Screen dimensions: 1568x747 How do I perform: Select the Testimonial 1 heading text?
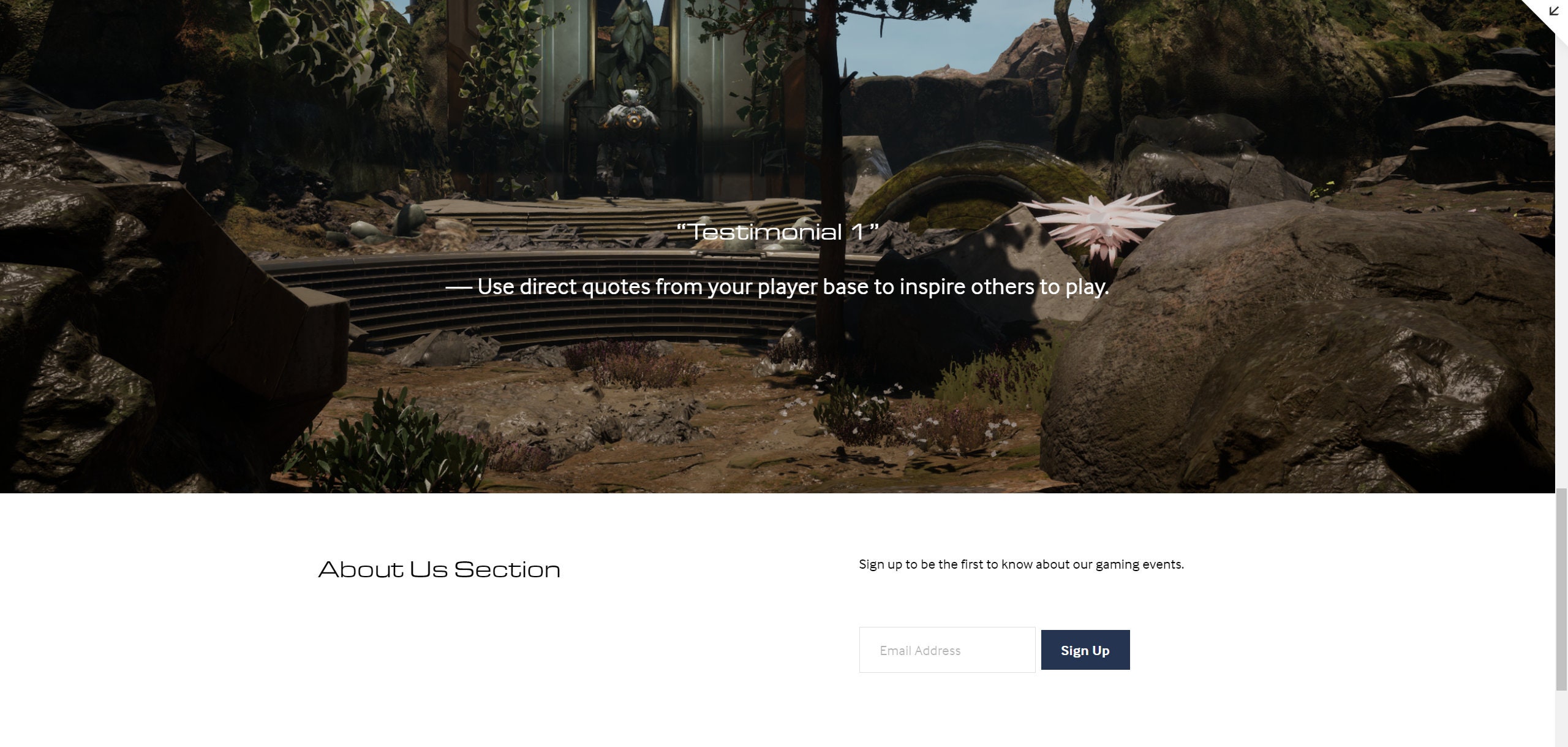[779, 232]
